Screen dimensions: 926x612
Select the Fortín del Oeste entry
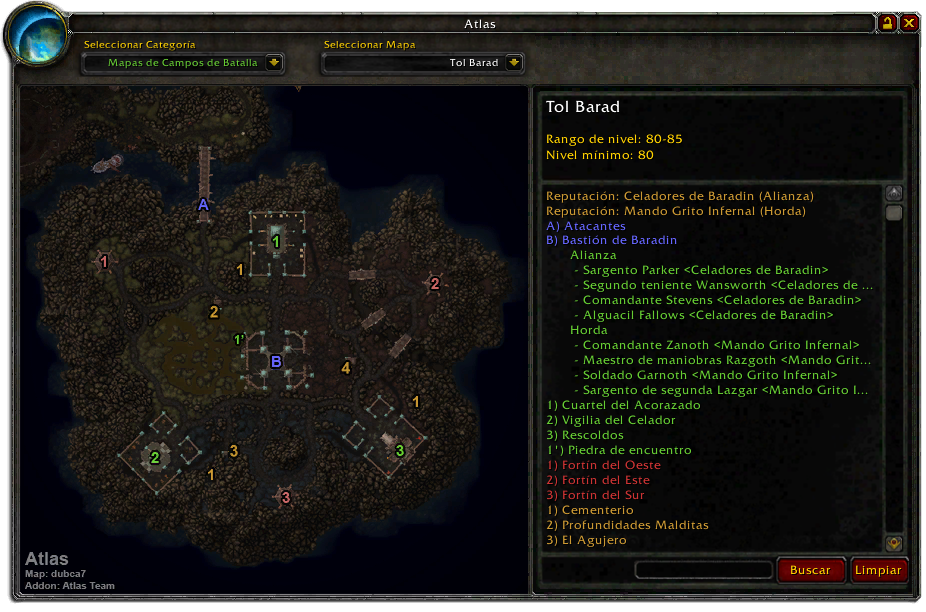[603, 465]
